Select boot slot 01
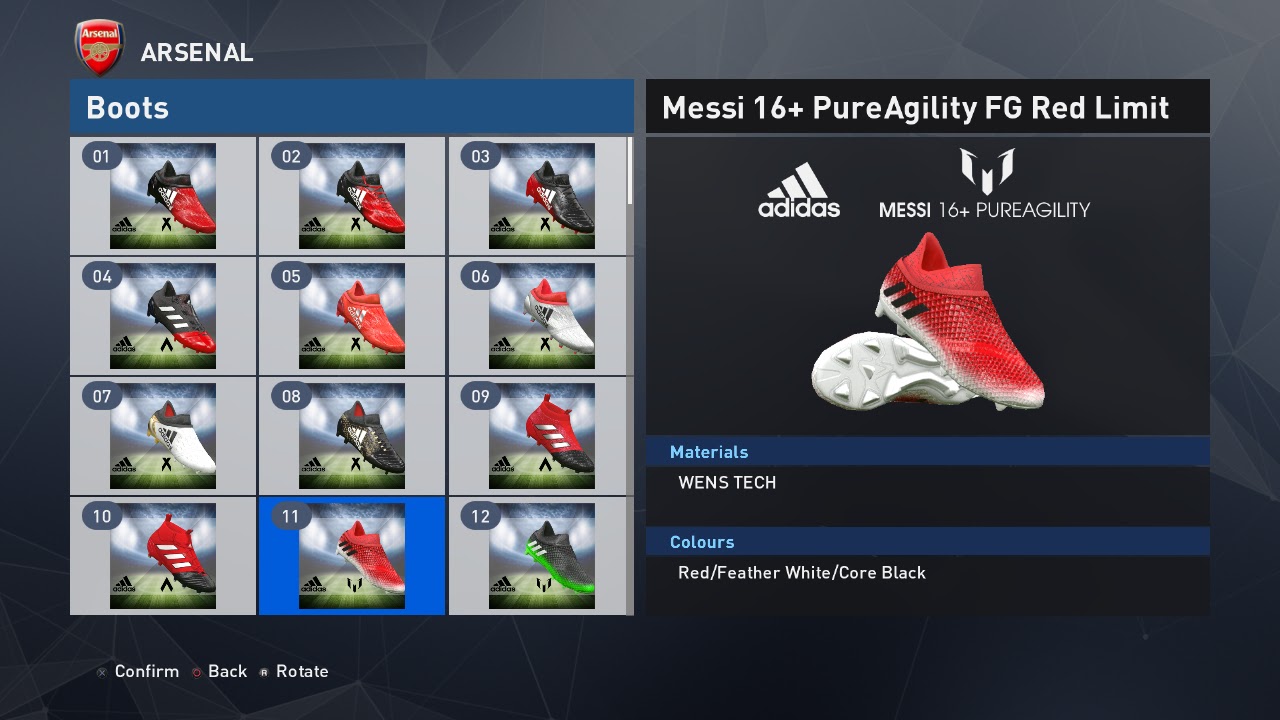The height and width of the screenshot is (720, 1280). click(163, 196)
